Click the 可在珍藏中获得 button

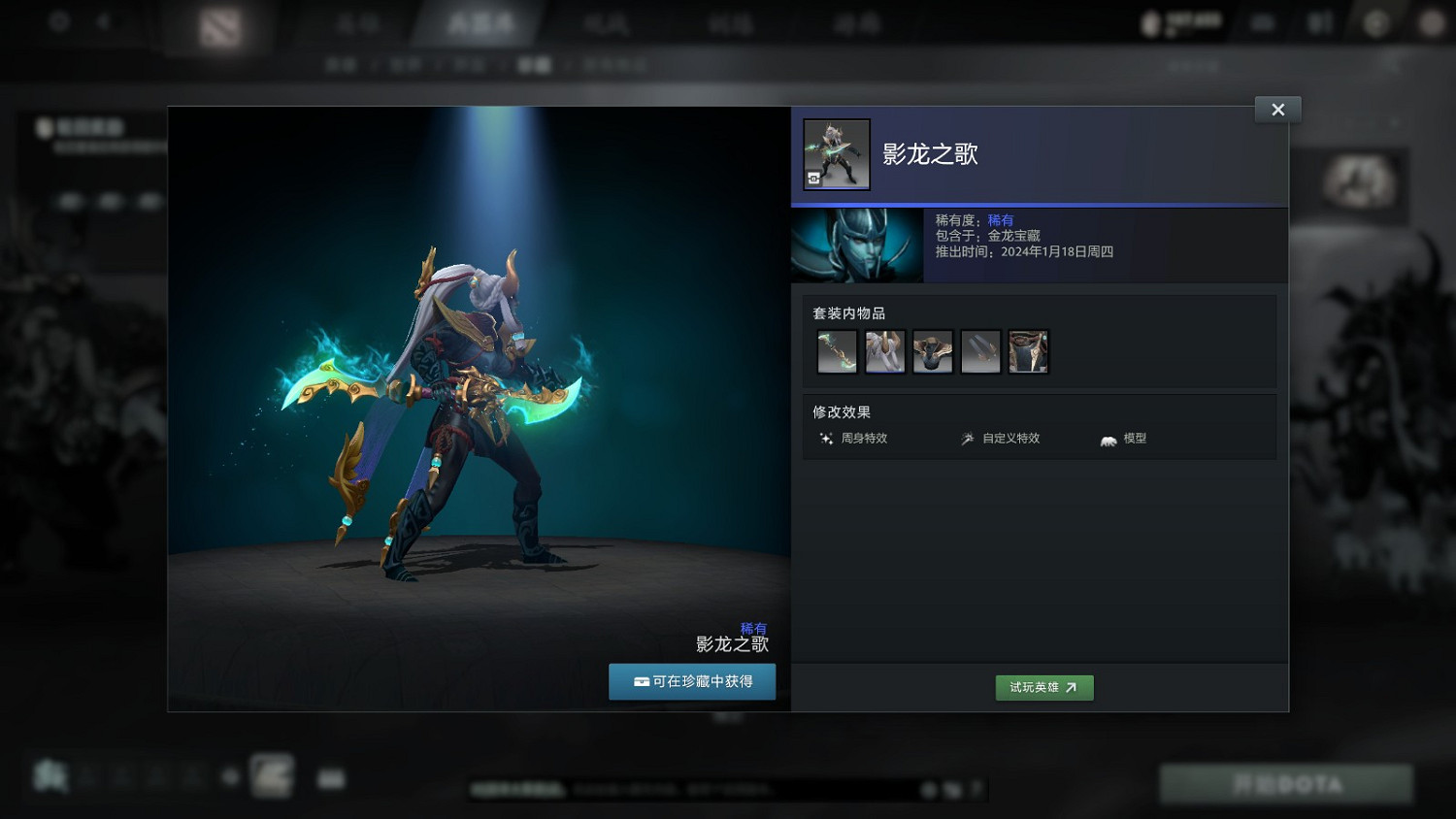(691, 681)
